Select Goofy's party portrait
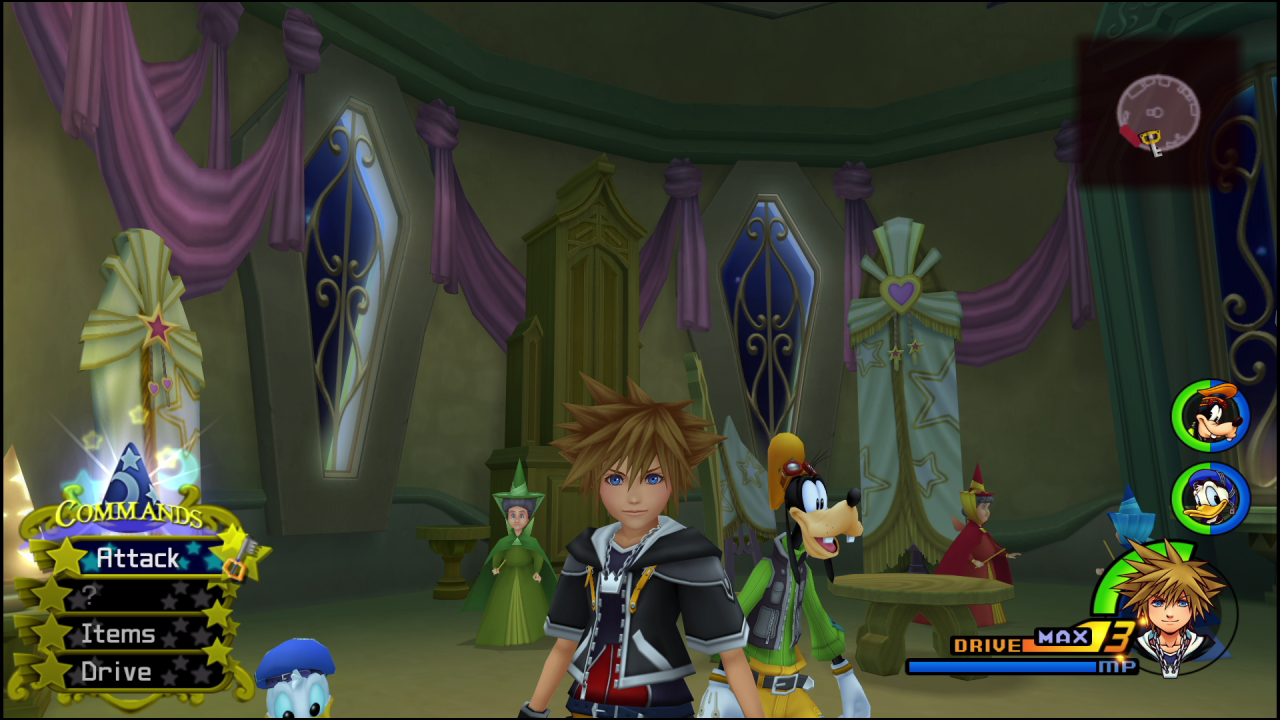The height and width of the screenshot is (720, 1280). coord(1211,417)
